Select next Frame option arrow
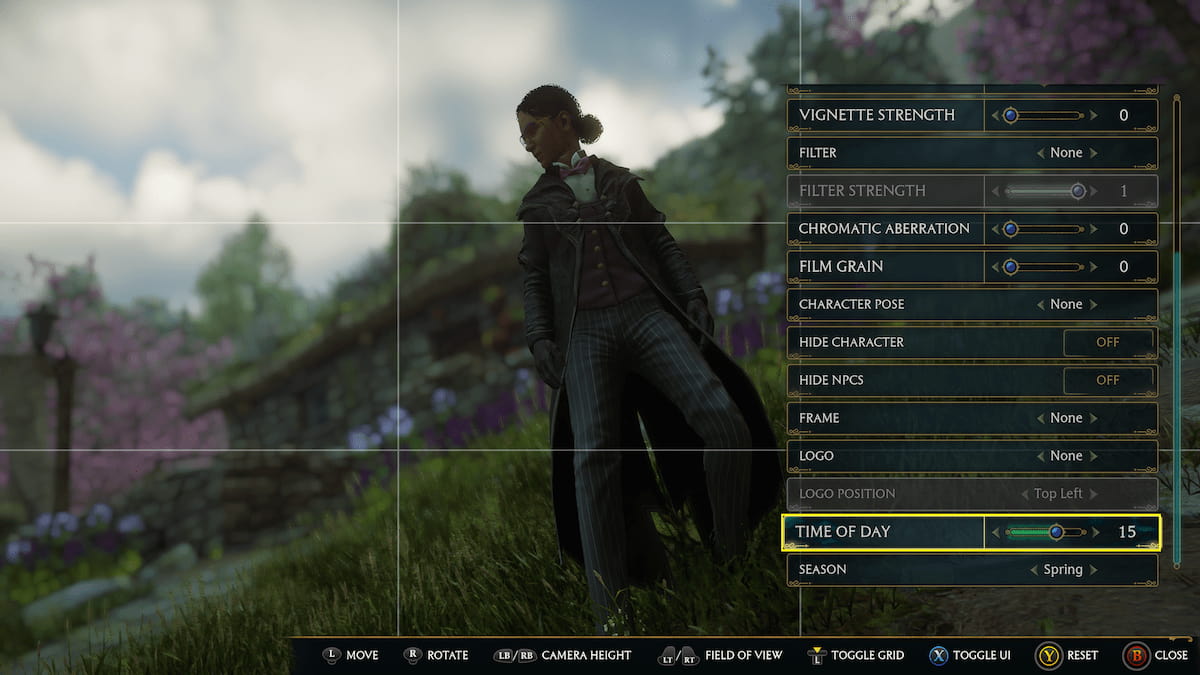The width and height of the screenshot is (1200, 675). point(1094,418)
